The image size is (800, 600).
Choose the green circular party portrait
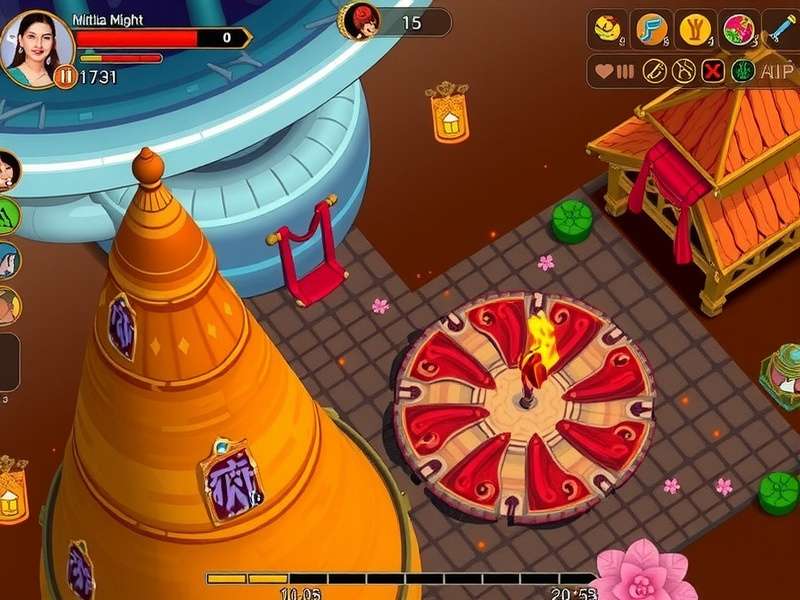point(8,215)
